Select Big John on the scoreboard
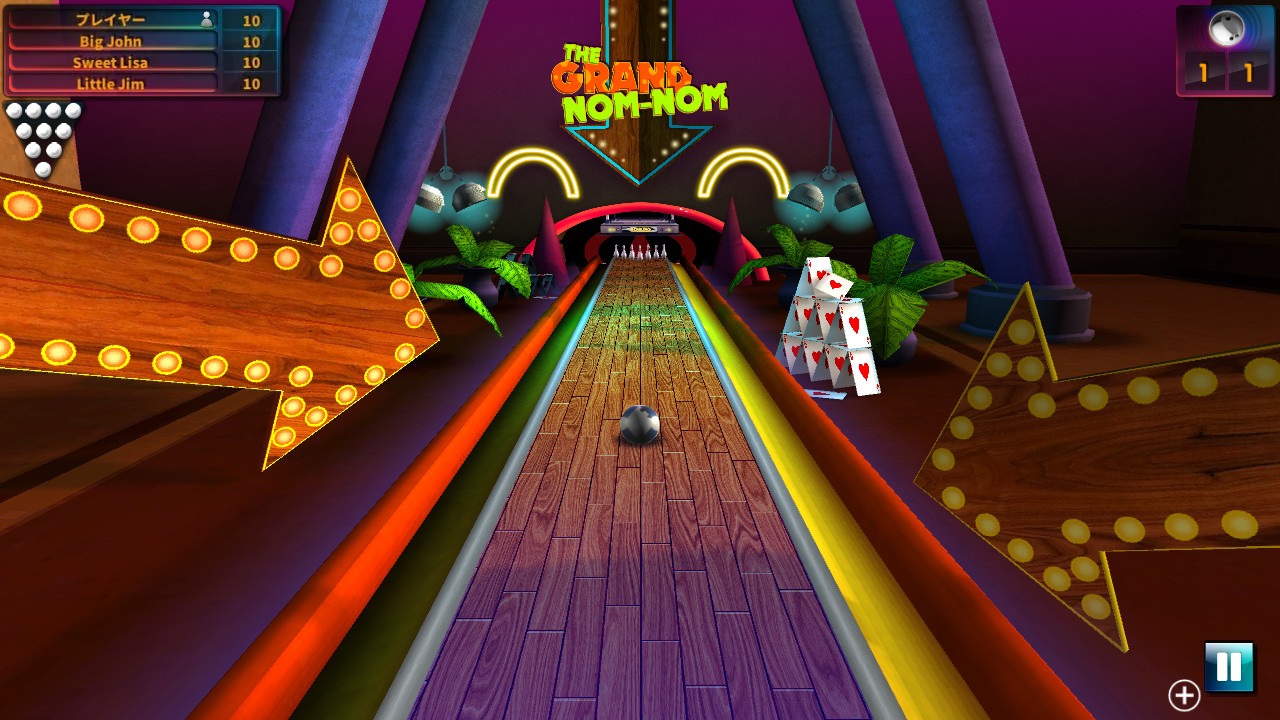 point(110,40)
